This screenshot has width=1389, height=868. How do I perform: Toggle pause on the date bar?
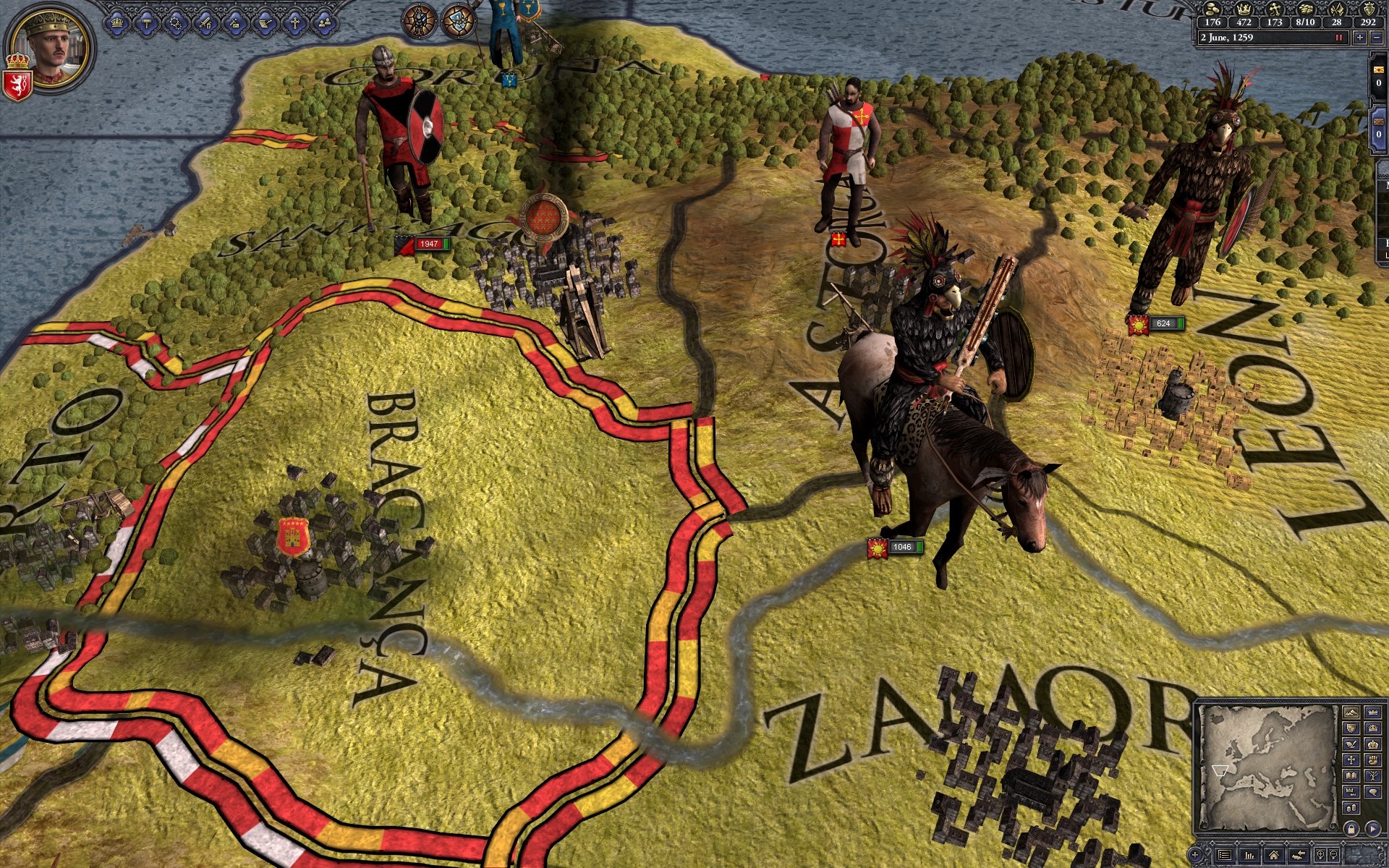1340,38
